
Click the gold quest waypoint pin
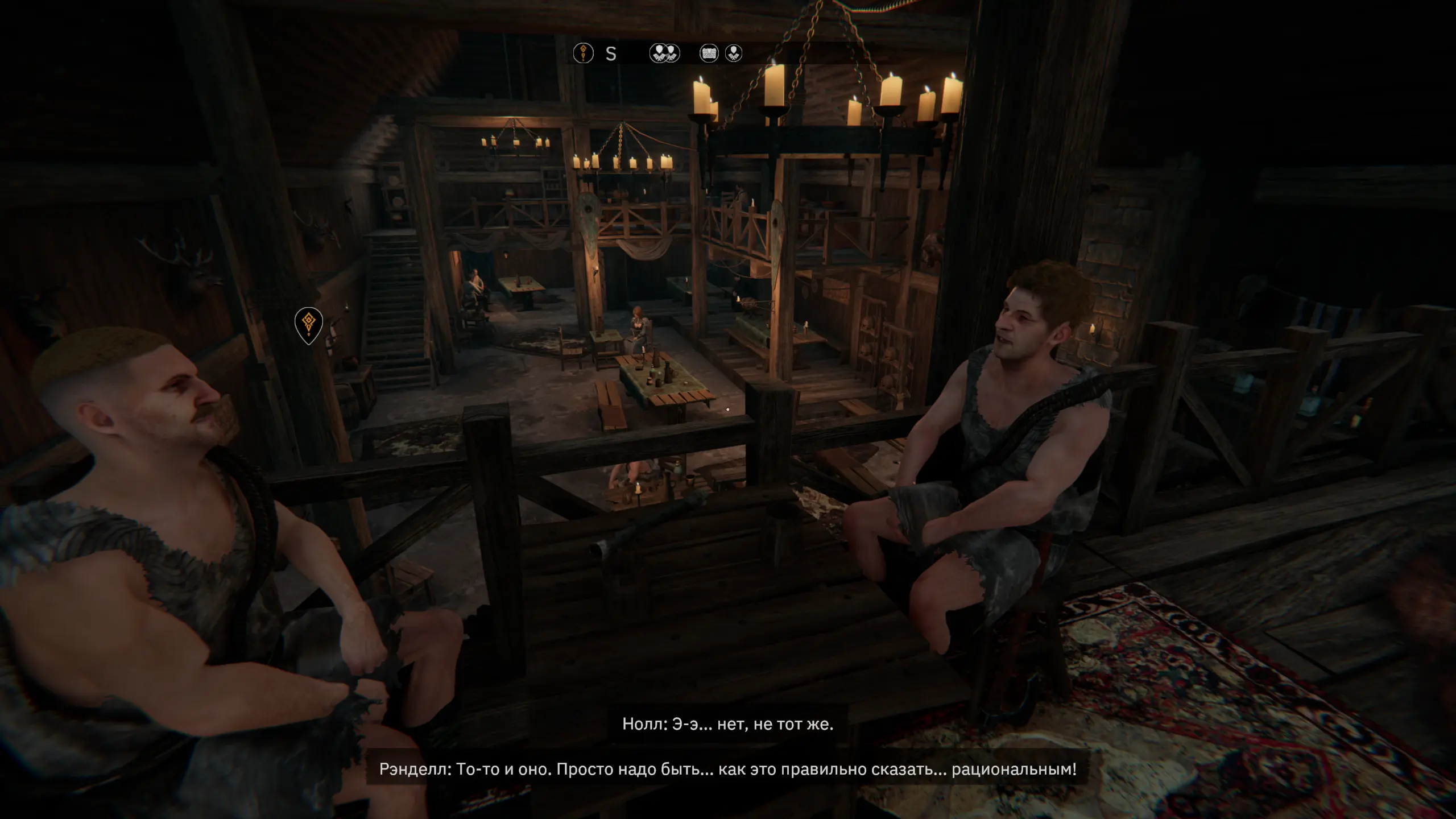point(309,324)
